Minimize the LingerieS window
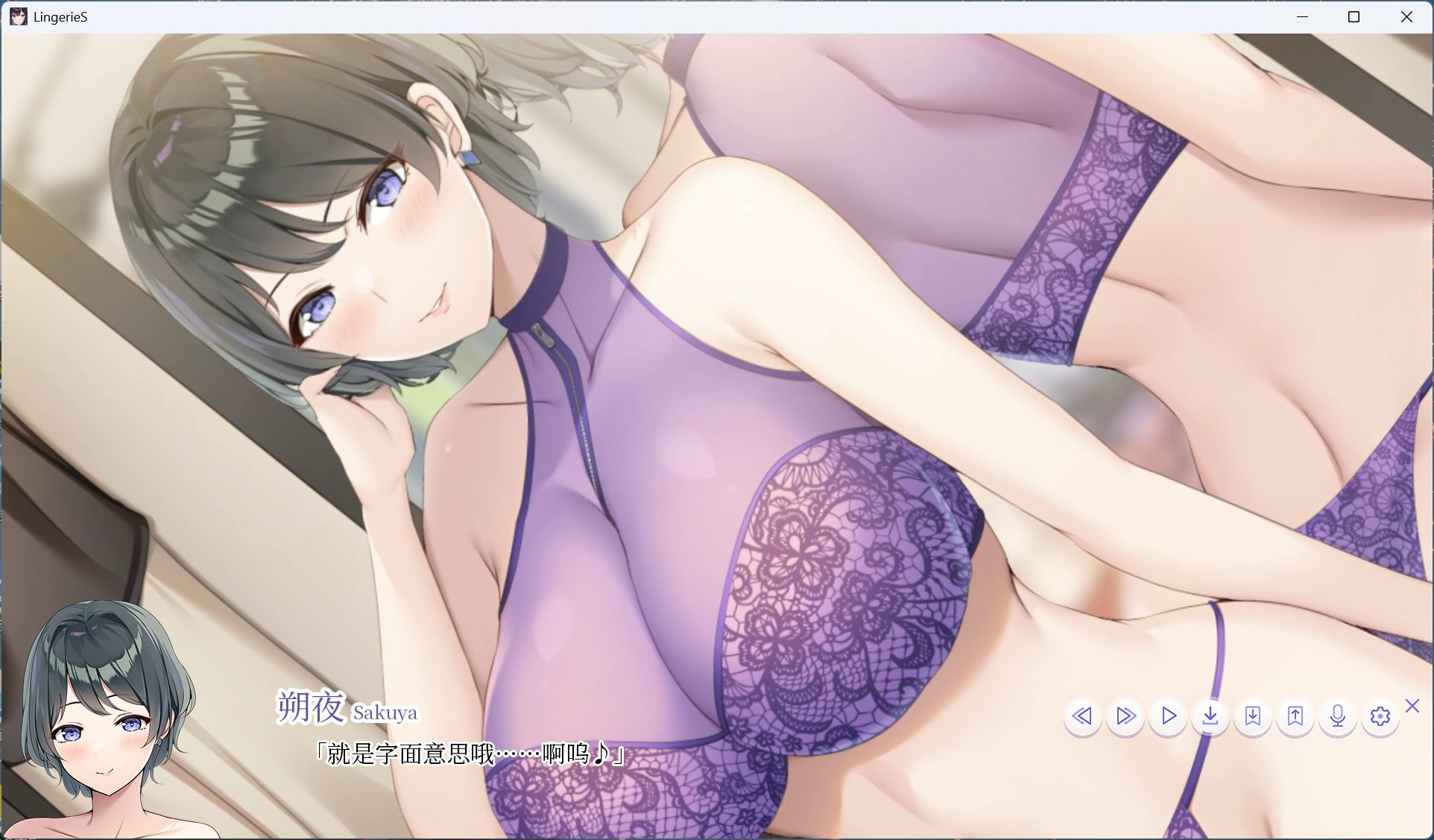The width and height of the screenshot is (1434, 840). (x=1301, y=16)
